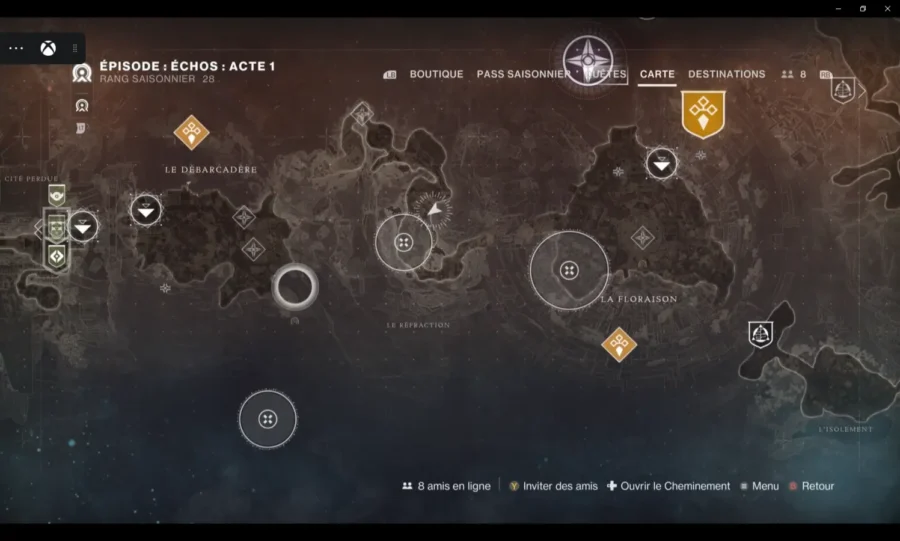Screen dimensions: 900x541
Task: Select the gold diamond marker above Le Débarcadère
Action: pyautogui.click(x=191, y=131)
